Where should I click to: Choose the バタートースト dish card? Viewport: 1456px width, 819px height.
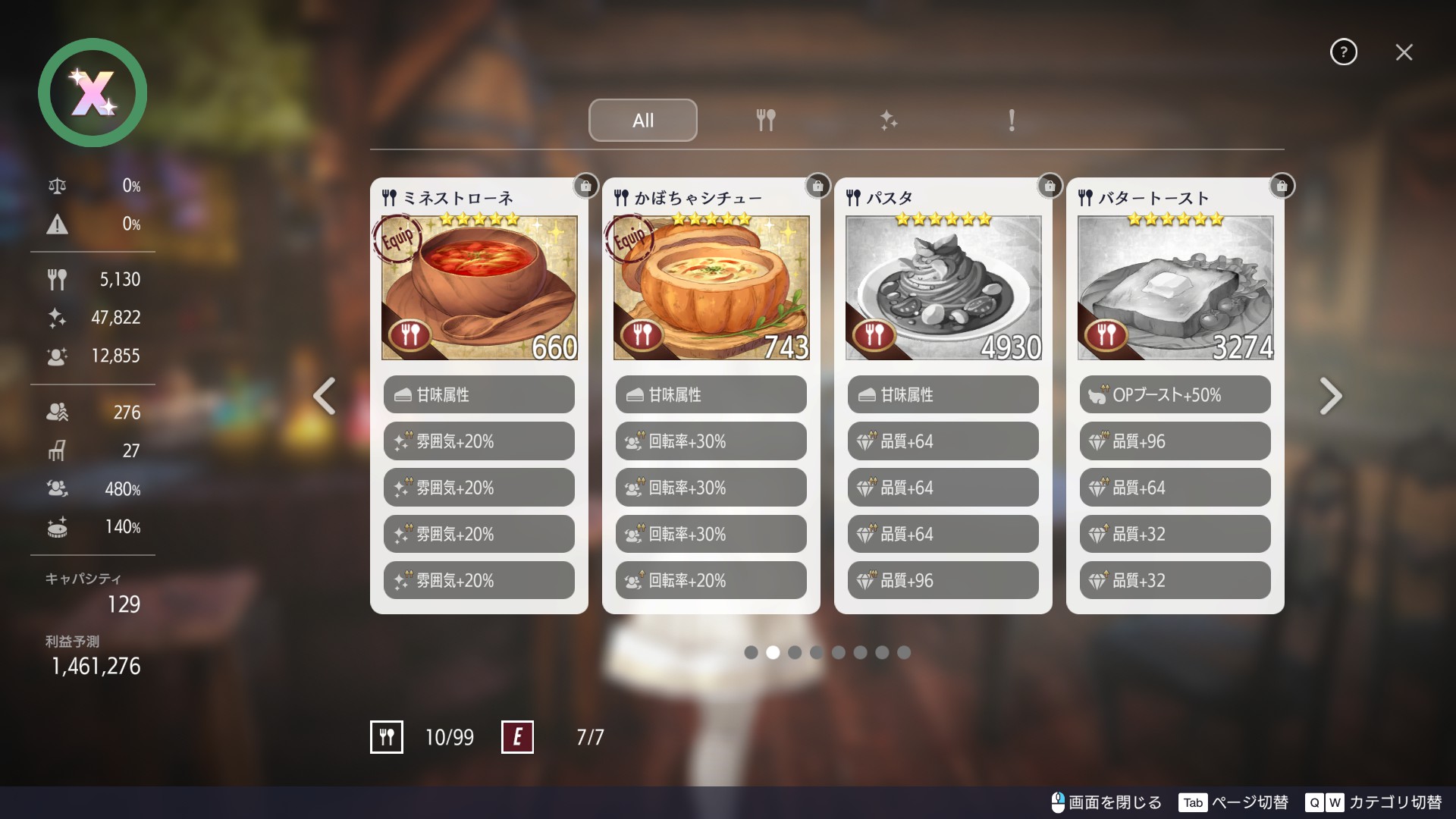(x=1175, y=288)
